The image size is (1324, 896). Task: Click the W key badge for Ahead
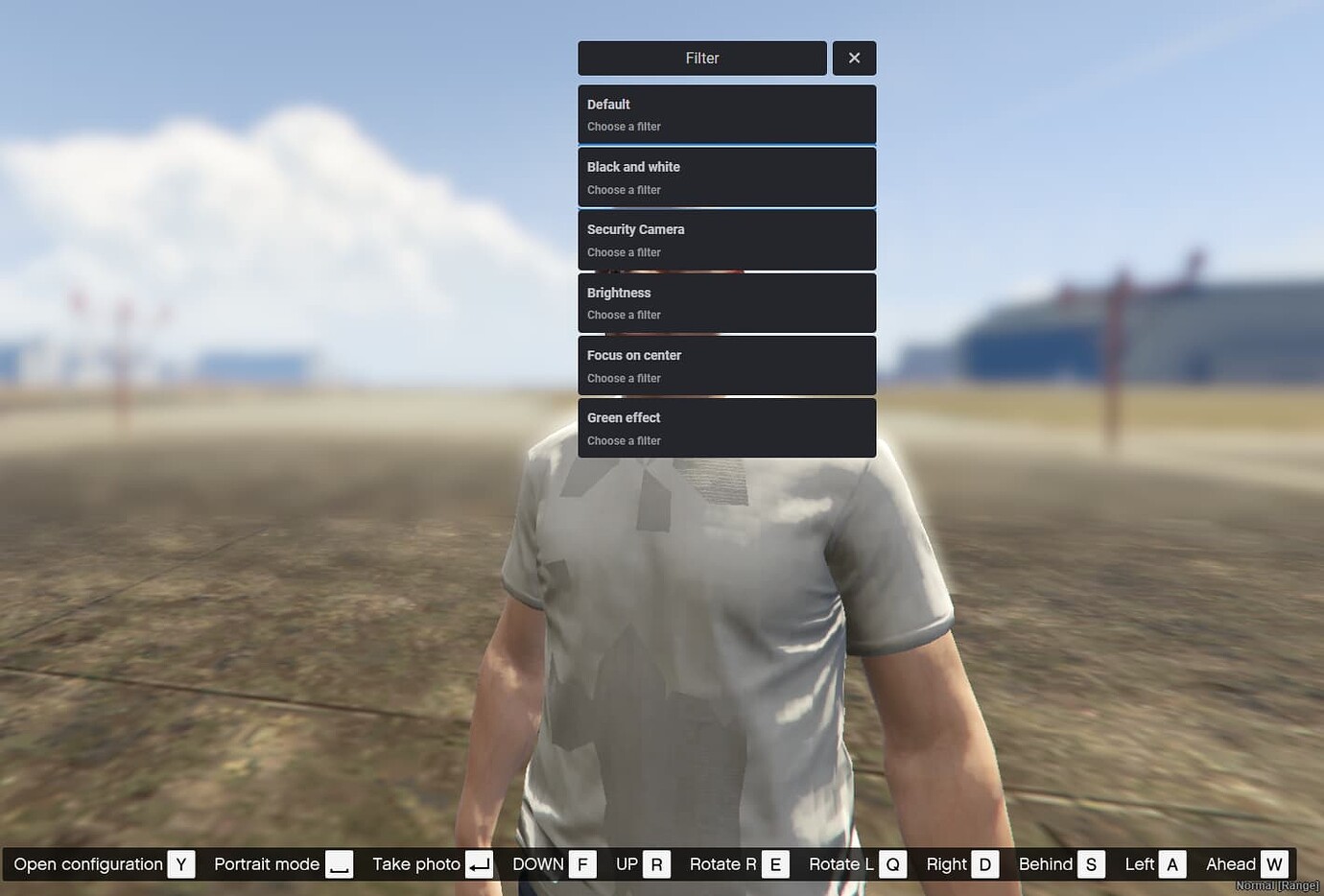pos(1275,863)
